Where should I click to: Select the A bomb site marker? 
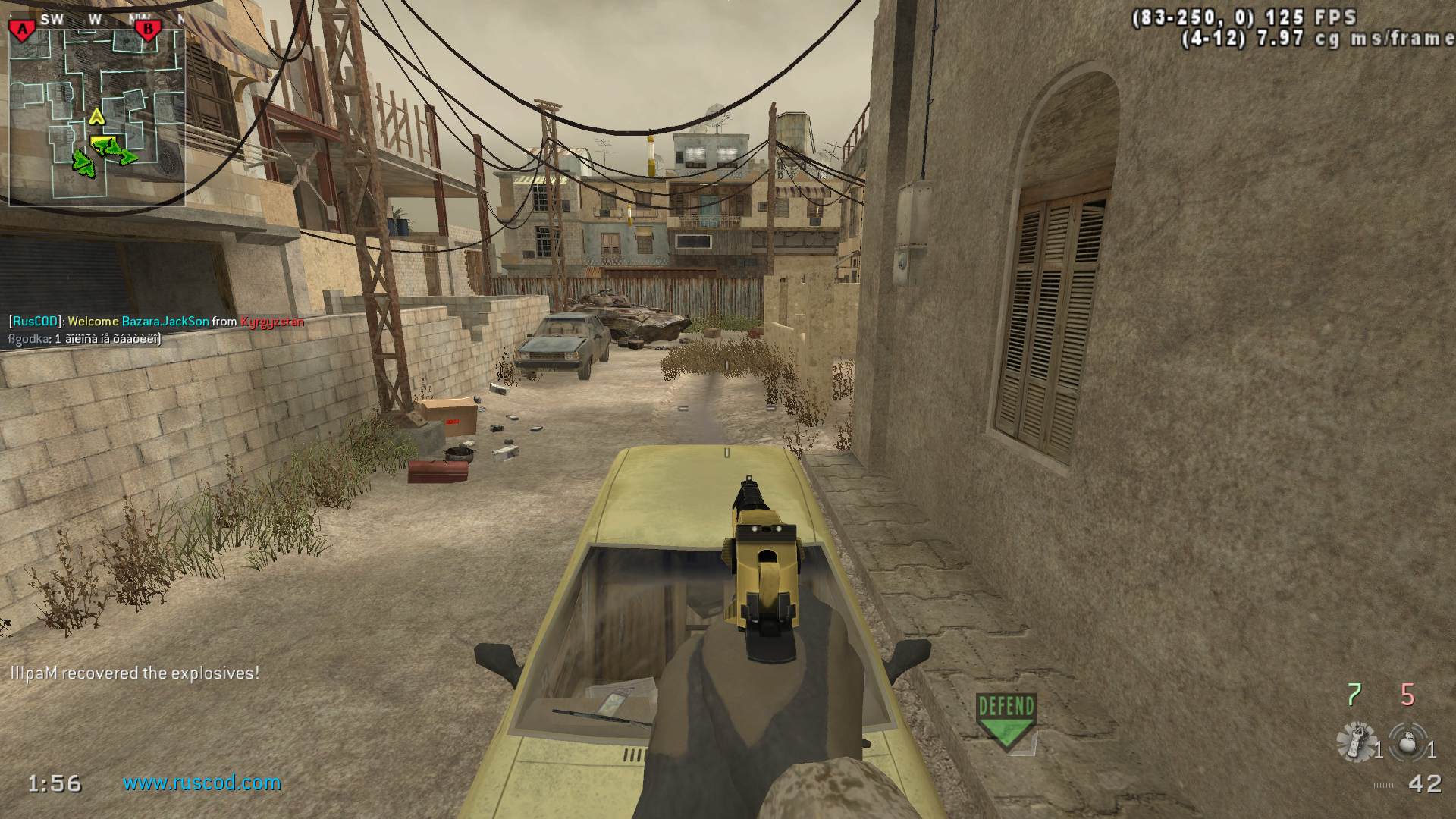(23, 30)
